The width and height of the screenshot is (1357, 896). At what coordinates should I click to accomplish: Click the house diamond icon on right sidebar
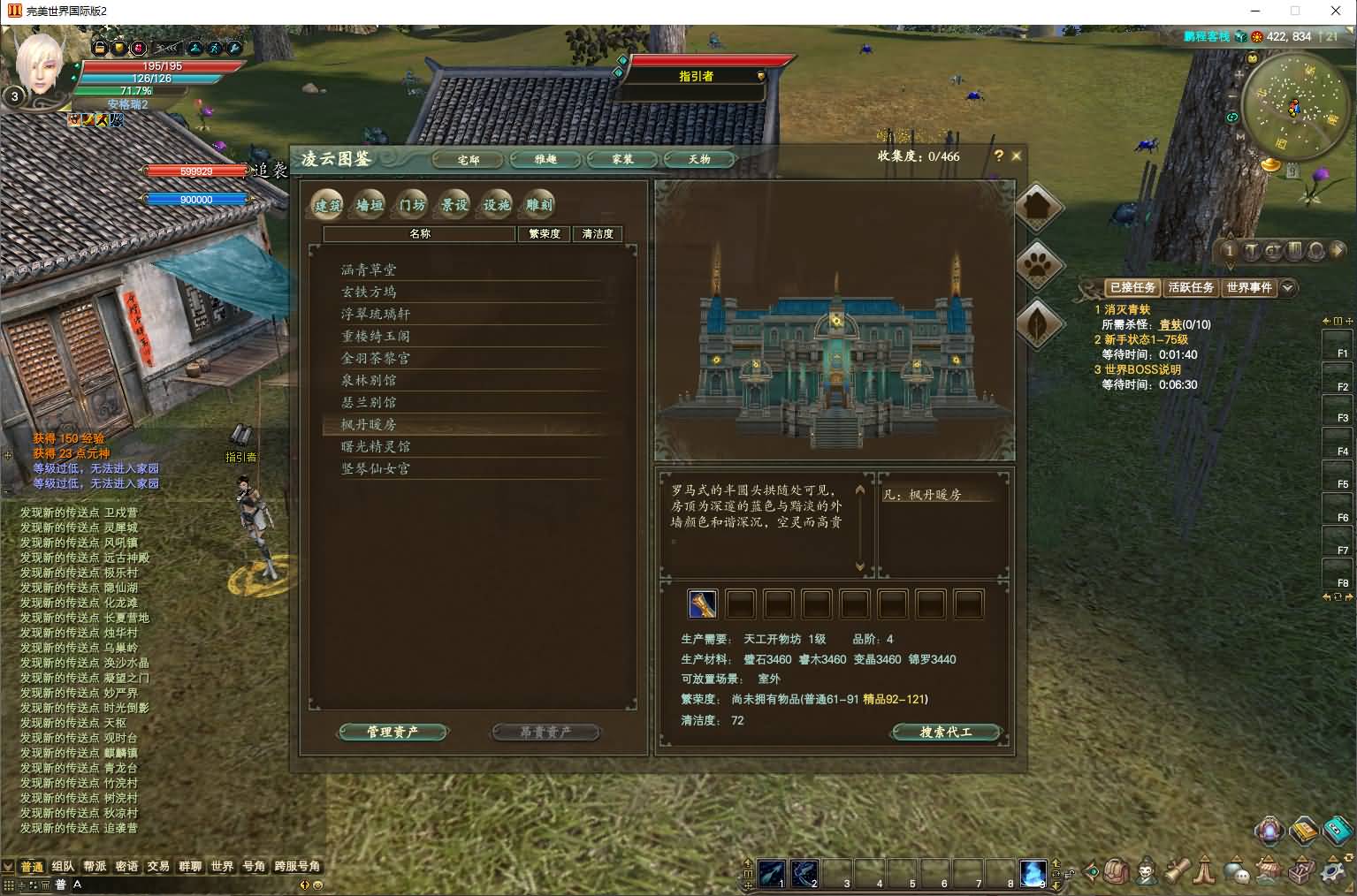1038,207
